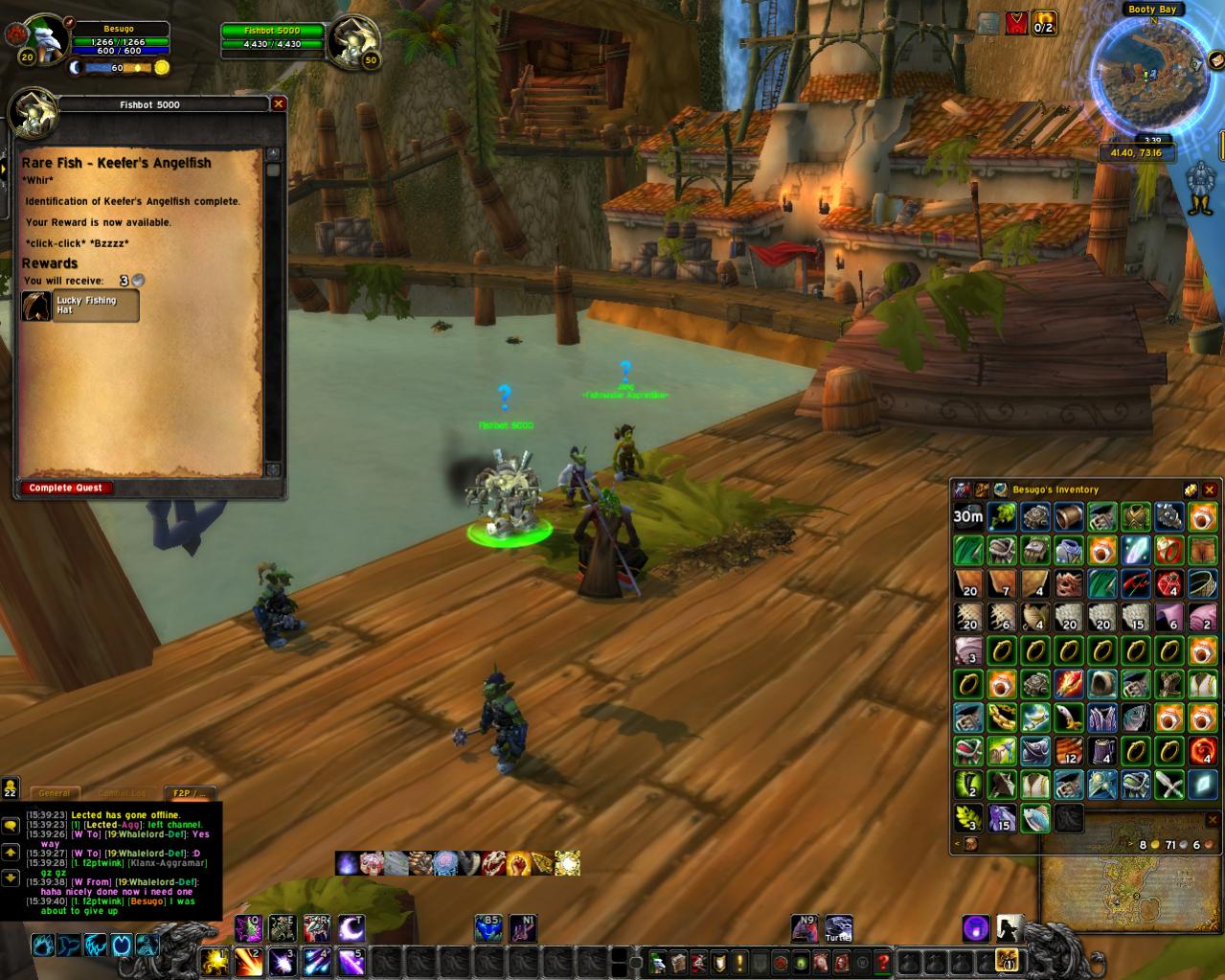The height and width of the screenshot is (980, 1225).
Task: Click the fish item in bottom inventory row
Action: pyautogui.click(x=1035, y=818)
